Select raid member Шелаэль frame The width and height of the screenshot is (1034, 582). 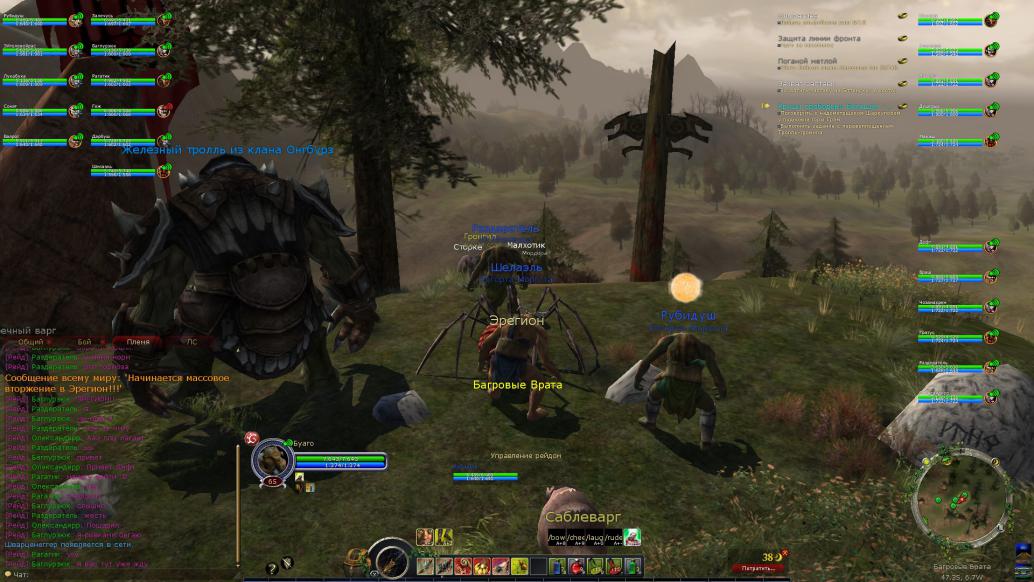124,170
